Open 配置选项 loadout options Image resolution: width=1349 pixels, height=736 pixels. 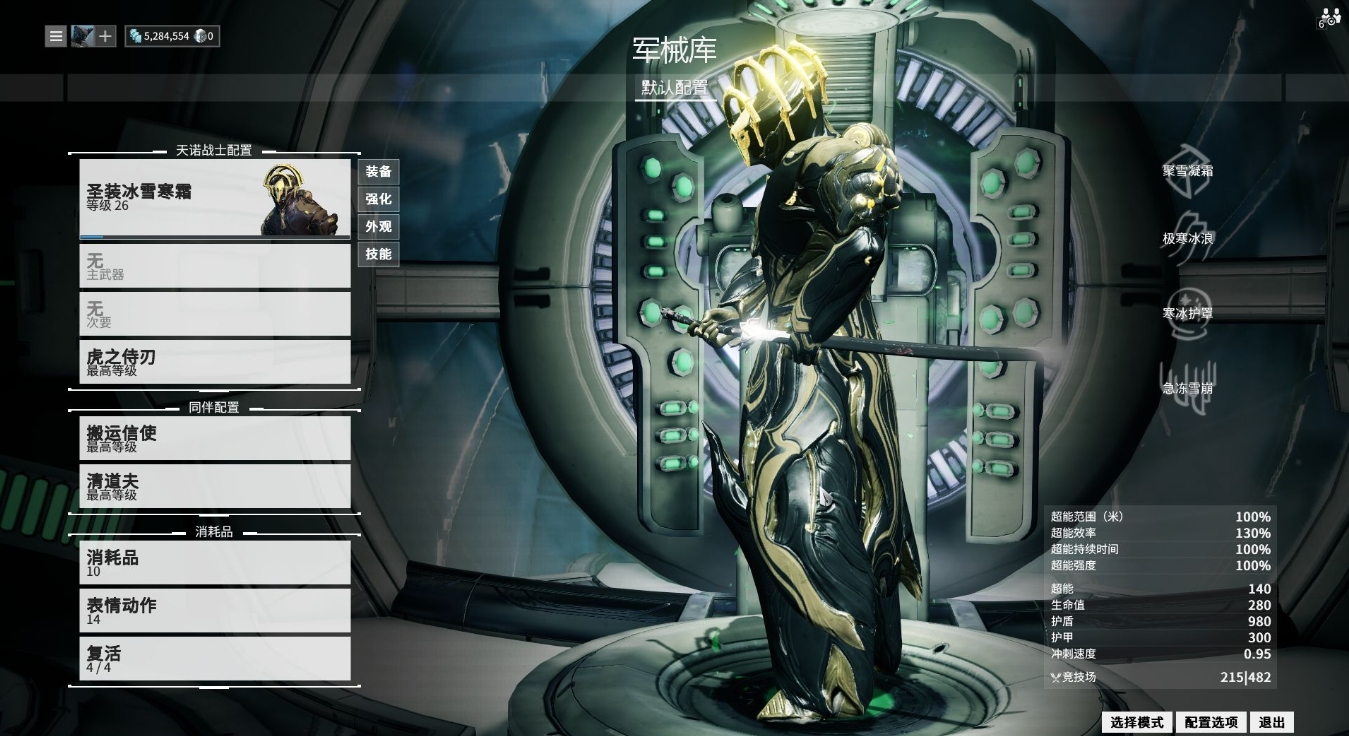click(x=1211, y=722)
